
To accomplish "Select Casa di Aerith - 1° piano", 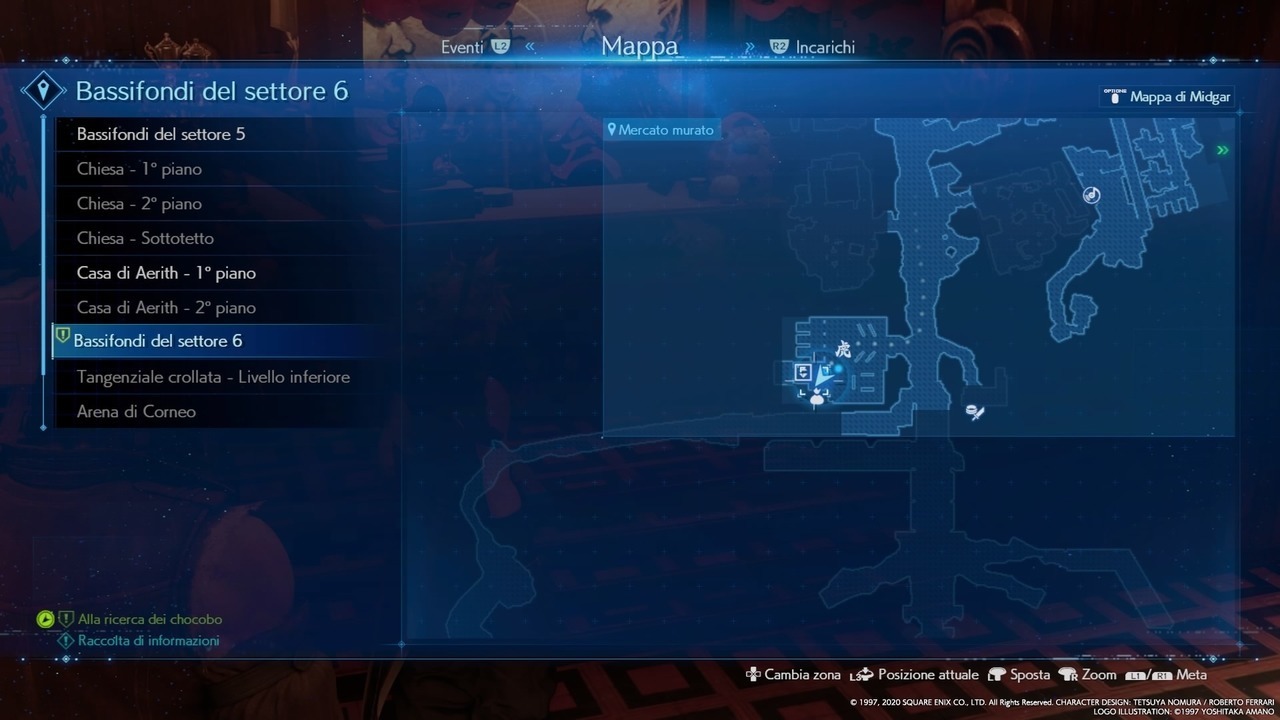I will pyautogui.click(x=166, y=273).
